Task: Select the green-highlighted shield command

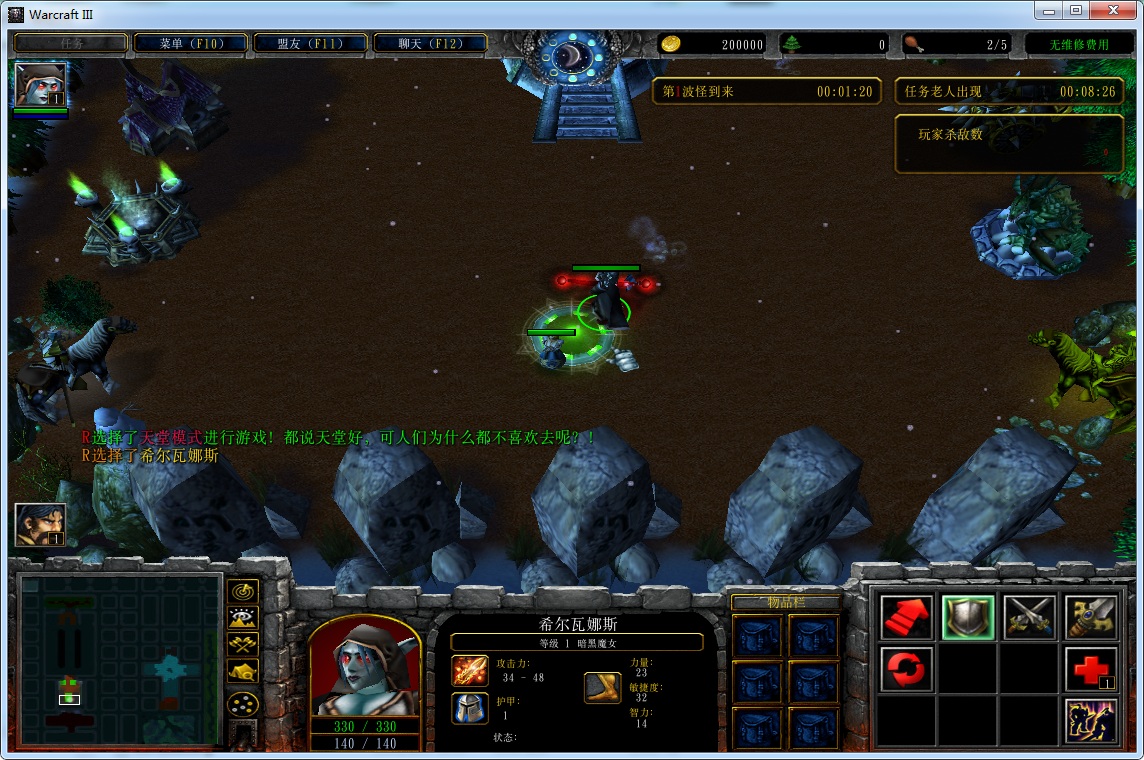Action: (x=968, y=617)
